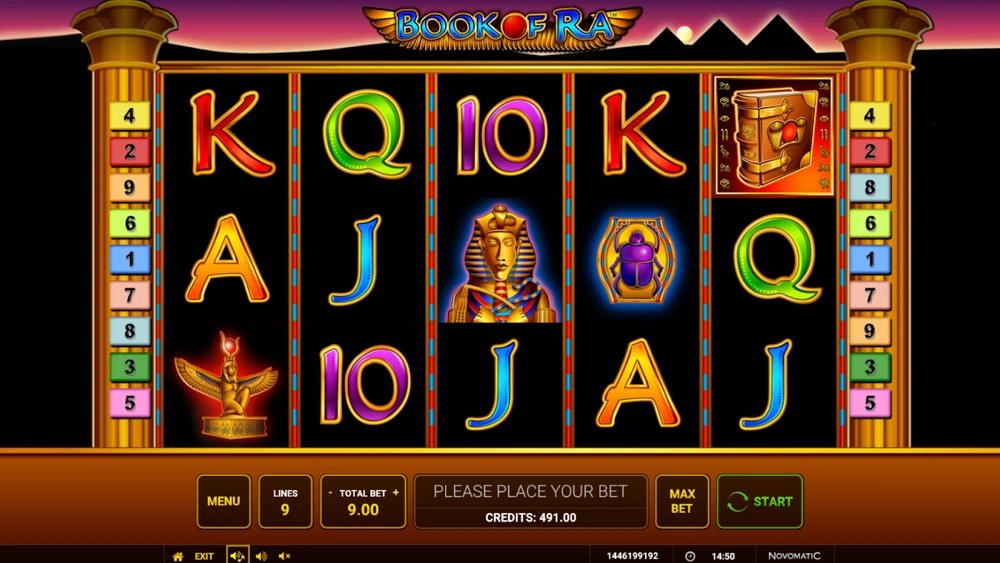The height and width of the screenshot is (563, 1000).
Task: Click the LINES 9 button
Action: [285, 501]
